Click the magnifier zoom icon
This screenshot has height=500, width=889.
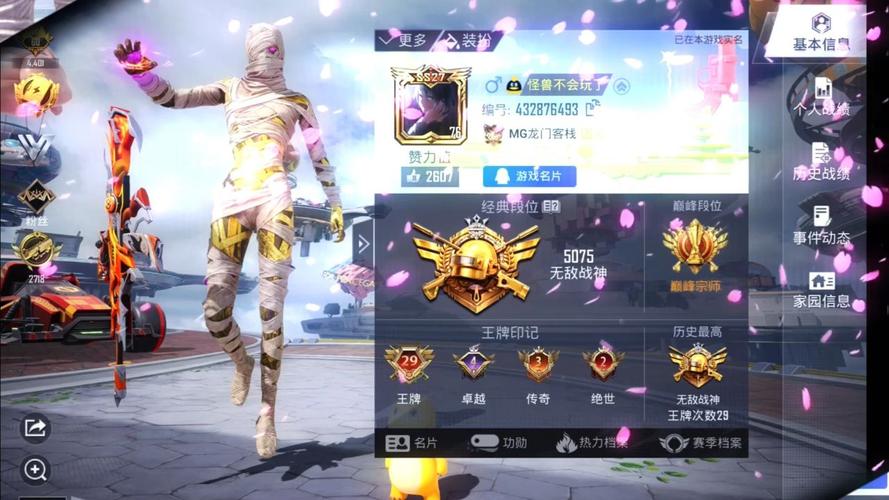pos(35,469)
